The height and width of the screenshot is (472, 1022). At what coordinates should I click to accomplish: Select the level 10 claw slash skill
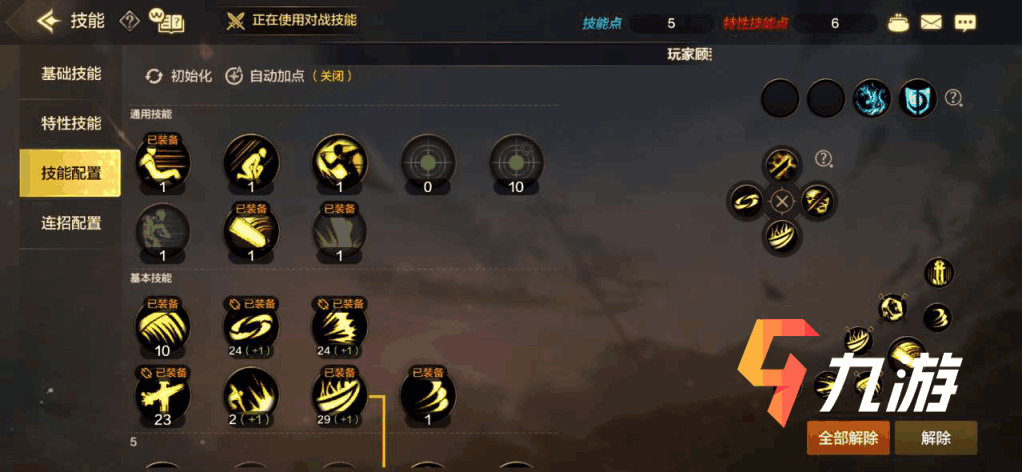162,324
